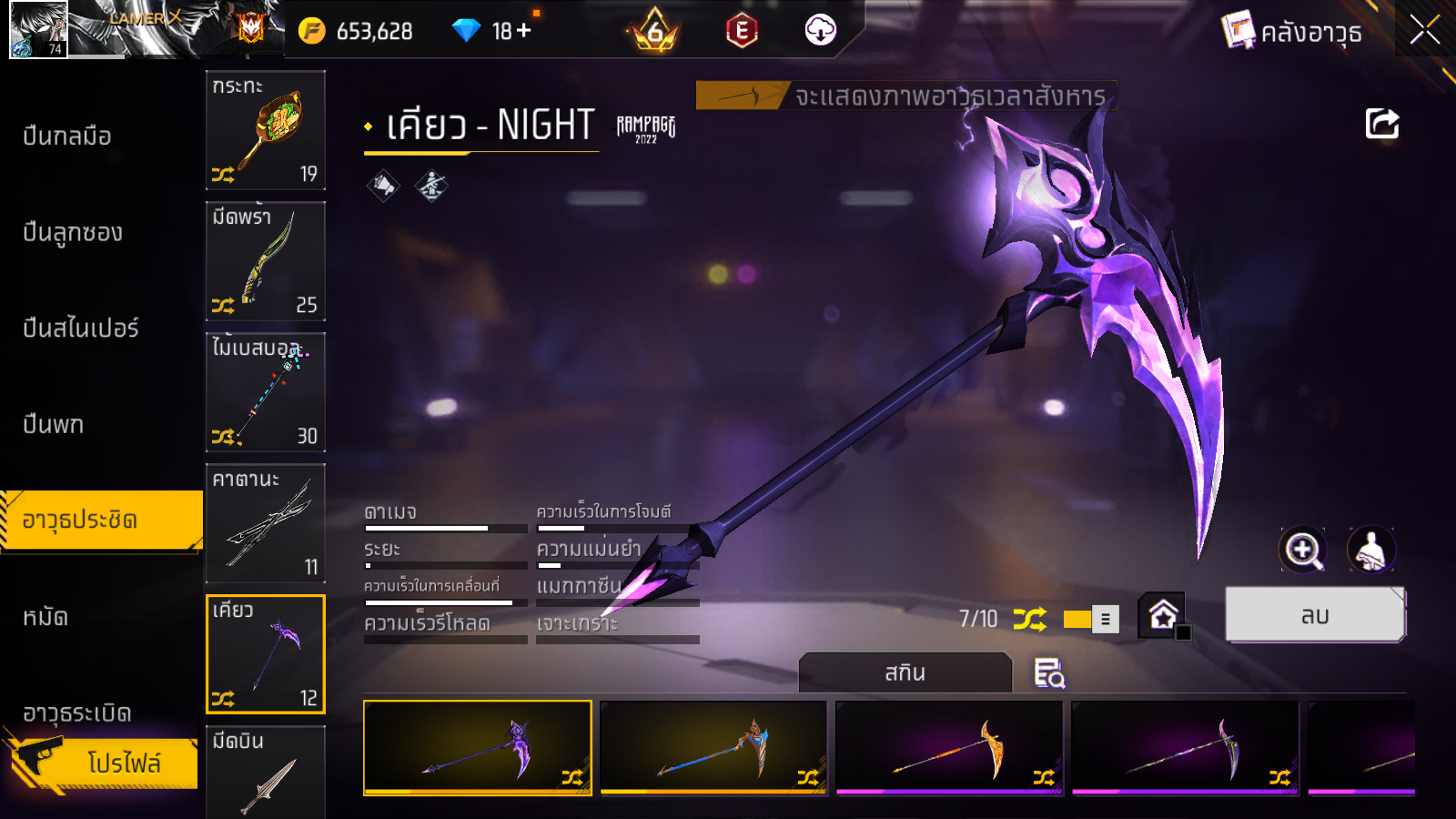Open the อาวุธระเบิด category

(x=77, y=713)
